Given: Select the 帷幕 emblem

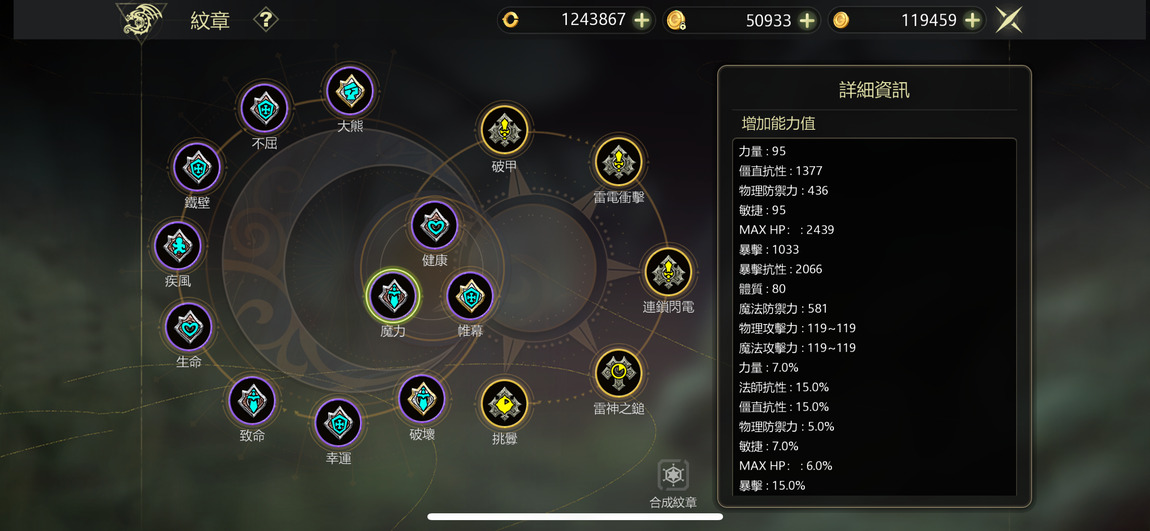Looking at the screenshot, I should [470, 296].
